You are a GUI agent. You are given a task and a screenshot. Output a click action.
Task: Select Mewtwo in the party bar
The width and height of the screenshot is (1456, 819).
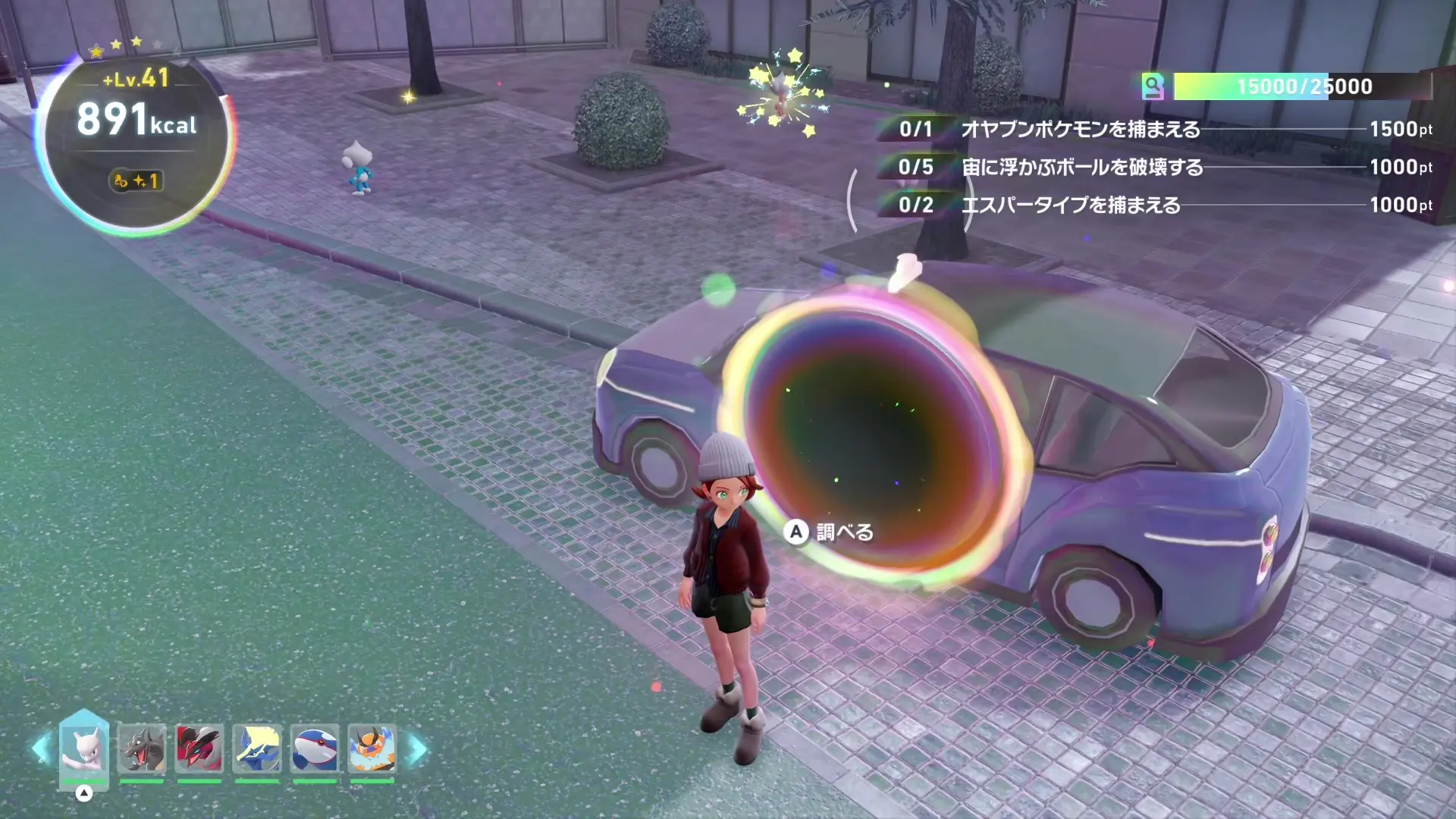(x=84, y=748)
